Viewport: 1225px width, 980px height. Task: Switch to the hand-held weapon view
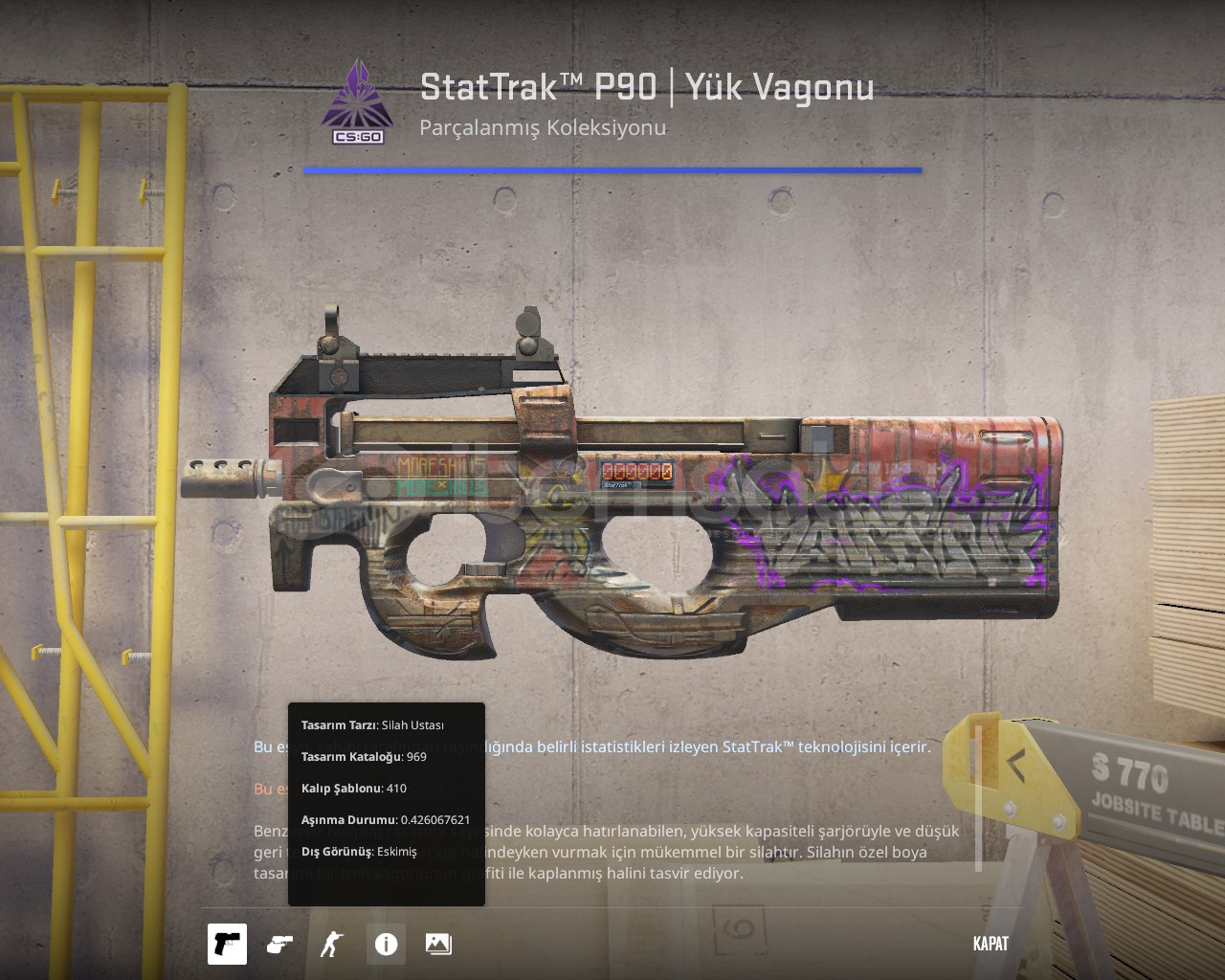(x=279, y=944)
